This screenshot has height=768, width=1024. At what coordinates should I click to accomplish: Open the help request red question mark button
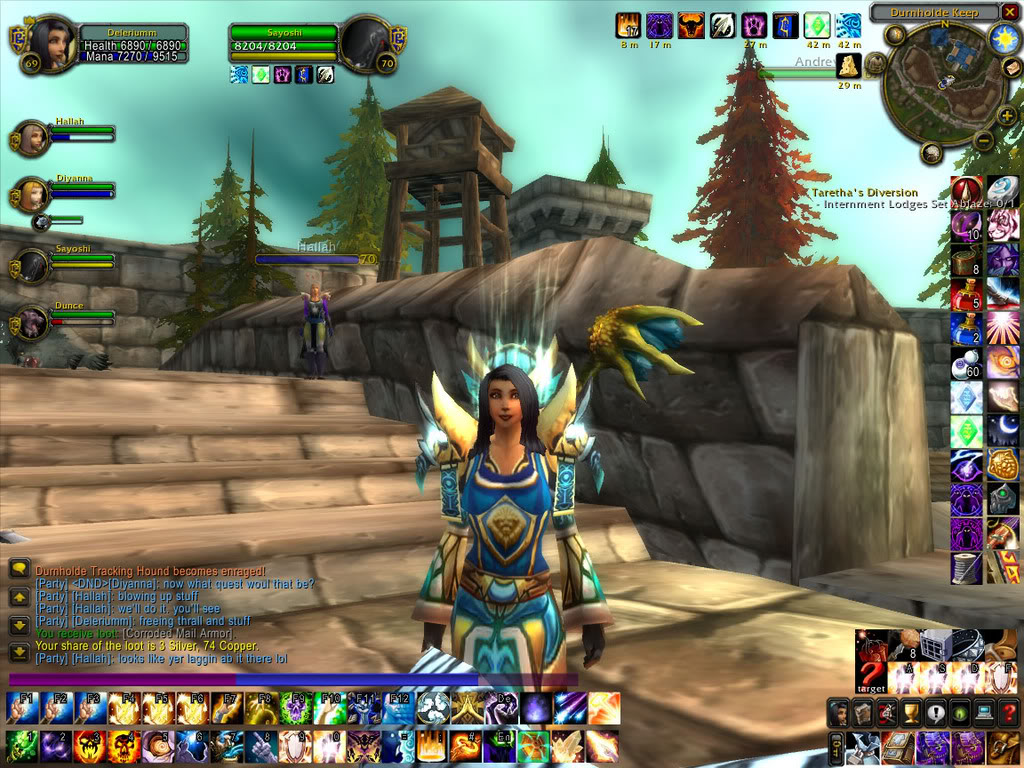tap(1008, 713)
